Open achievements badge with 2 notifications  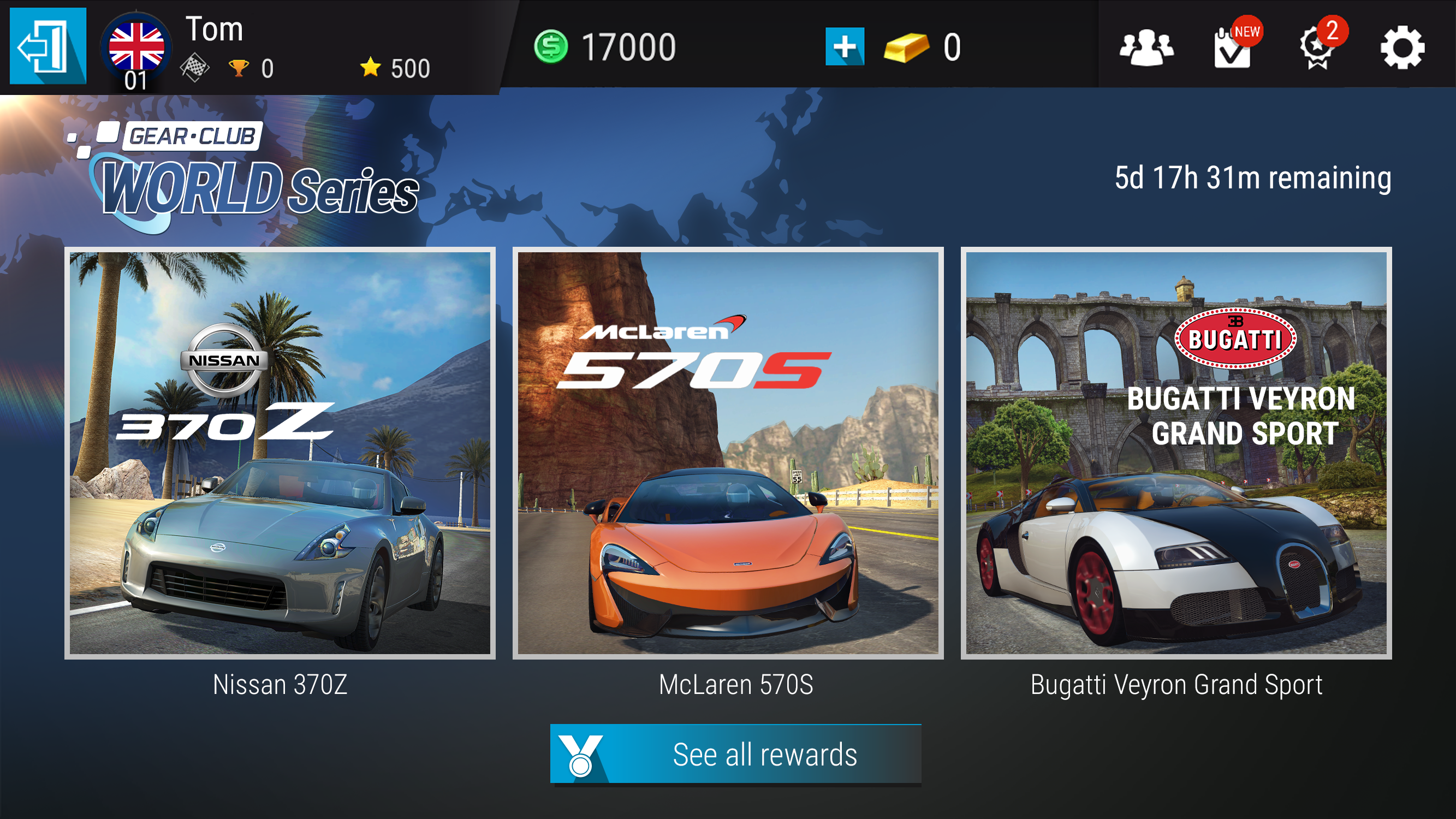click(1318, 49)
